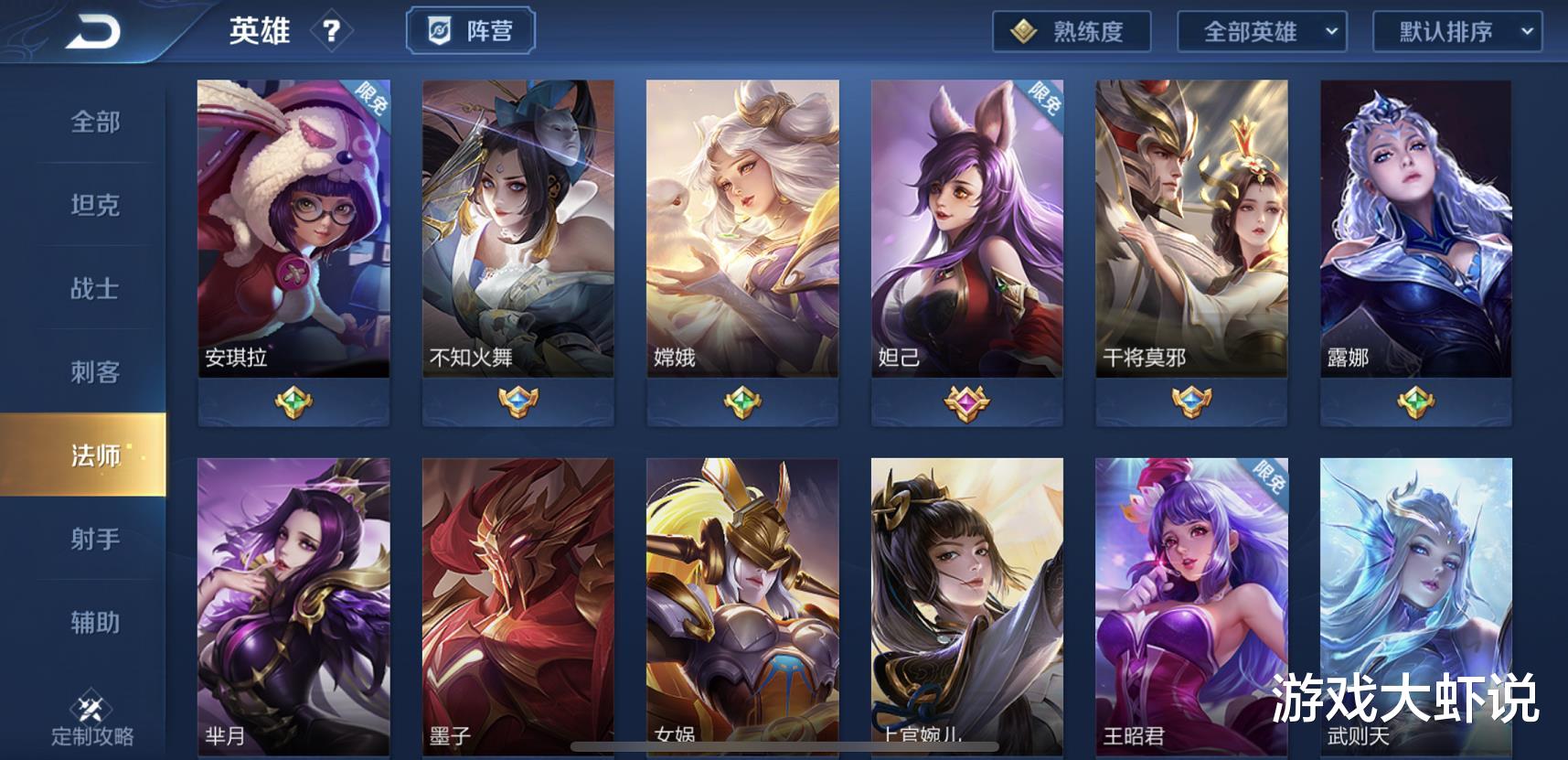
Task: Select the hero 露娜
Action: click(1415, 229)
